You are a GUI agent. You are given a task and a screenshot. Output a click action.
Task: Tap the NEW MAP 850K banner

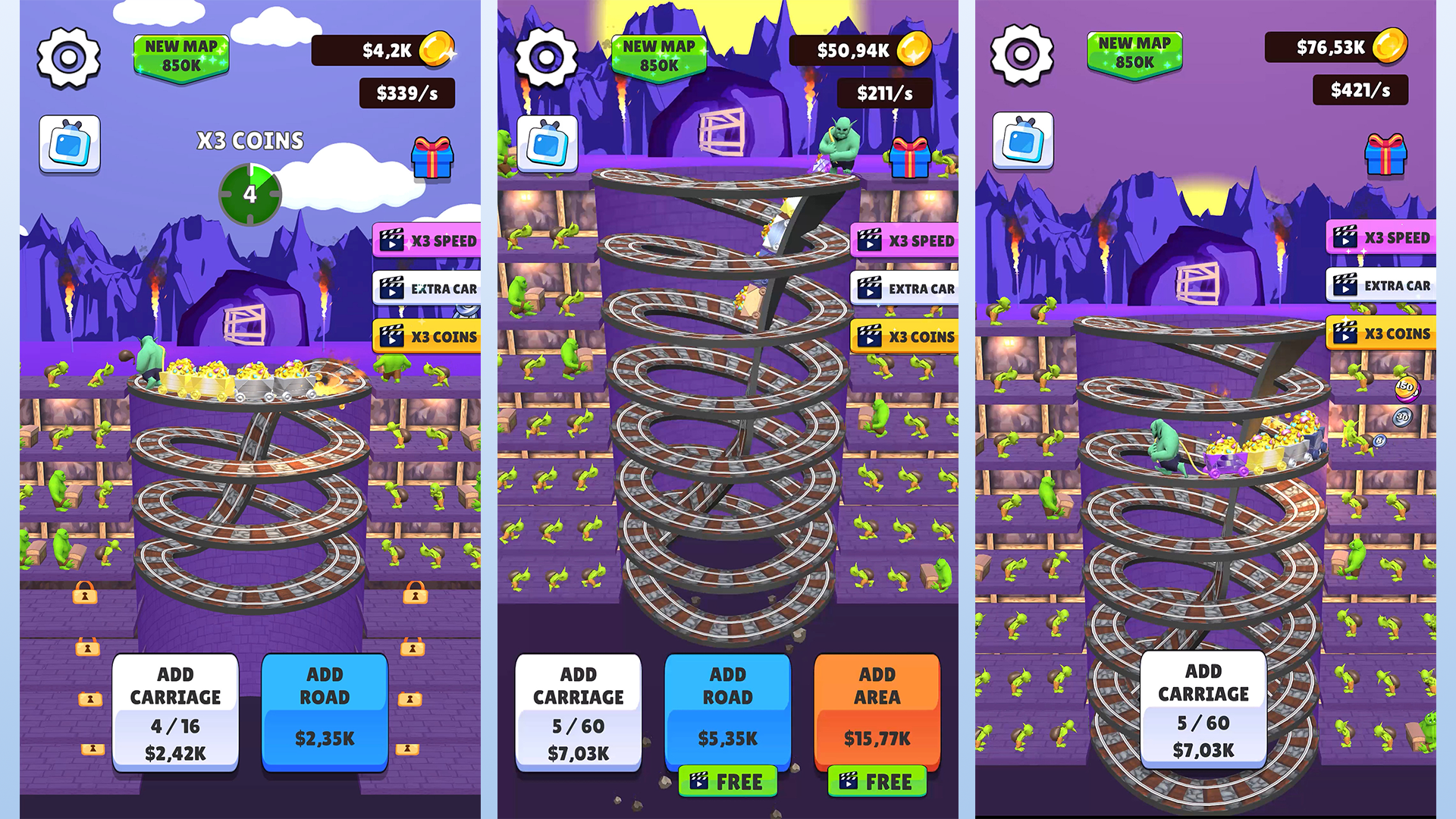180,55
